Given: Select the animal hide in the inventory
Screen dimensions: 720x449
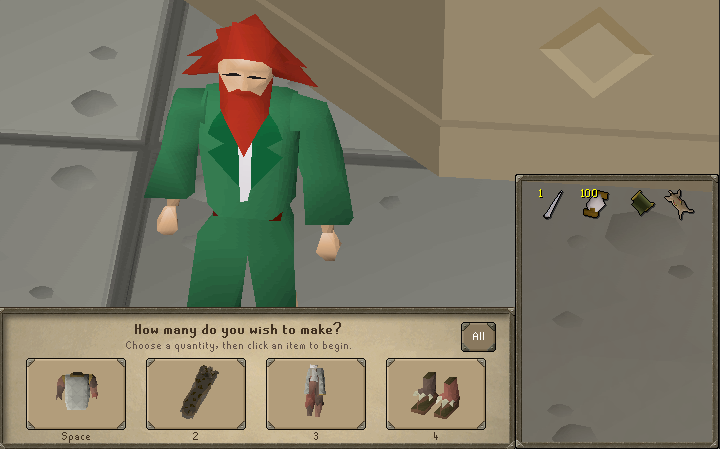Looking at the screenshot, I should click(x=680, y=205).
